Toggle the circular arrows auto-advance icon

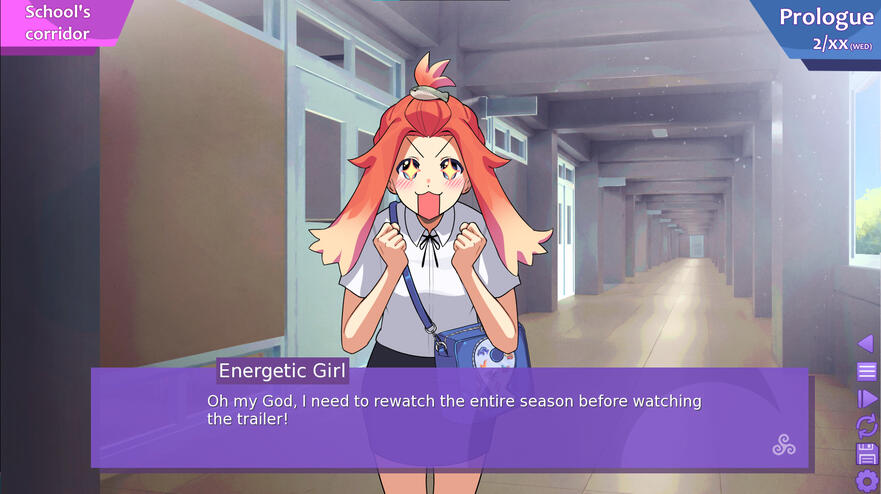click(x=866, y=427)
